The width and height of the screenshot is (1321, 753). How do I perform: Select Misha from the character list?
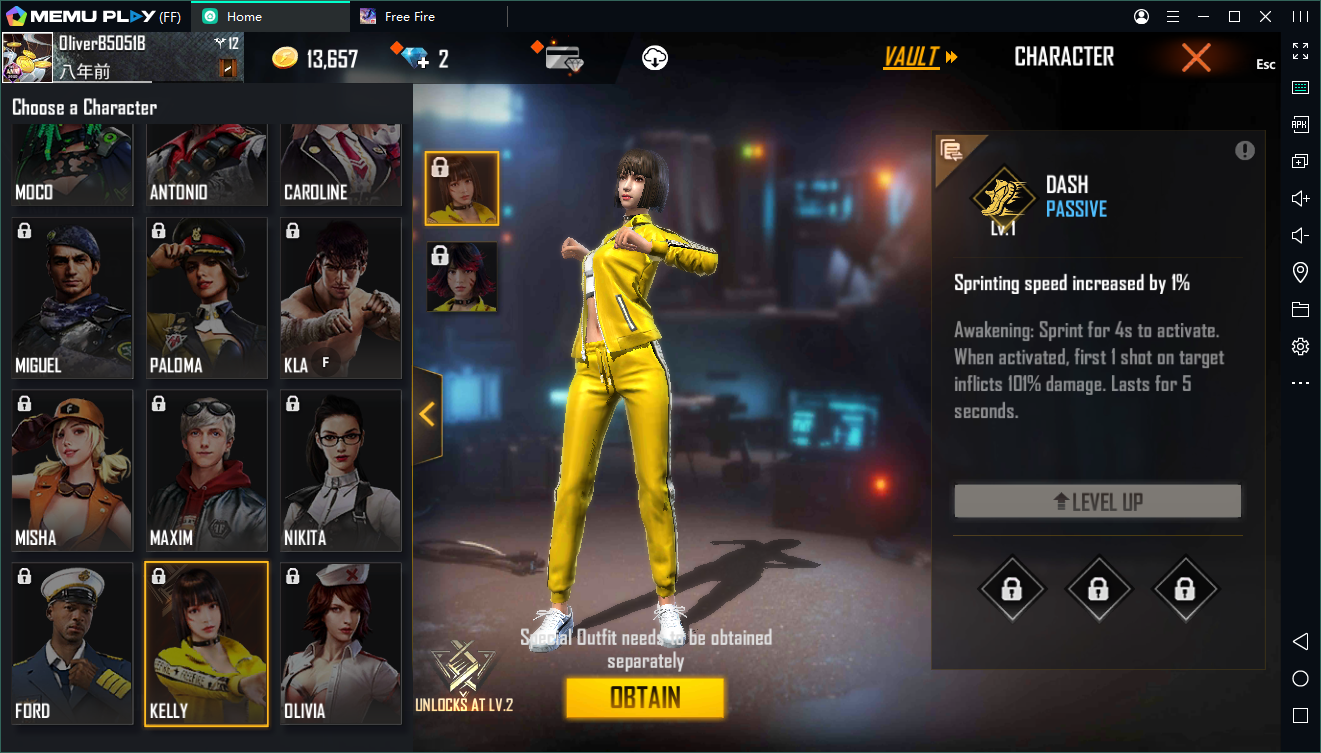pos(72,470)
